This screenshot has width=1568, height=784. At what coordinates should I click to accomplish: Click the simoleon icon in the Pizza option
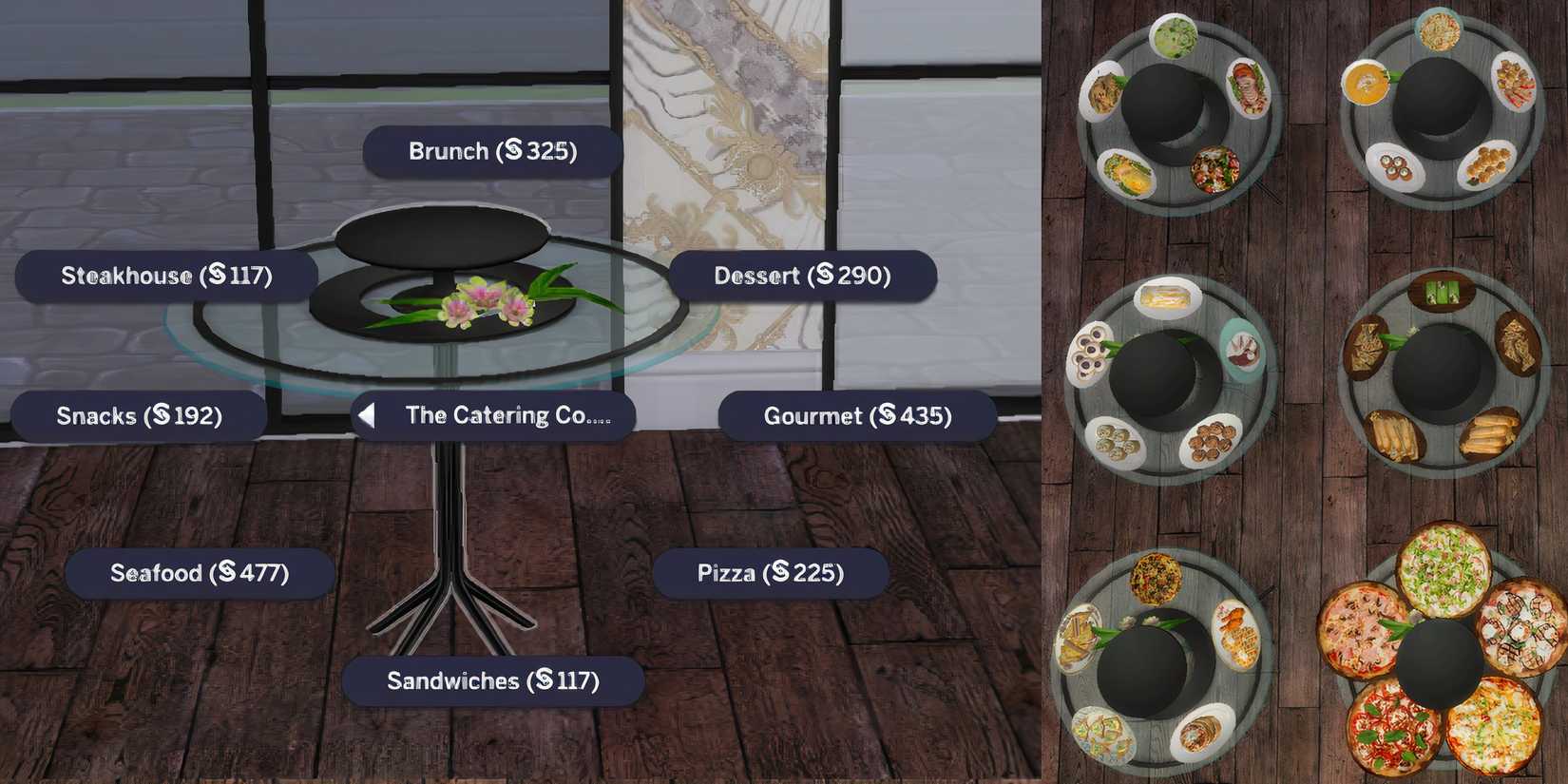coord(781,572)
